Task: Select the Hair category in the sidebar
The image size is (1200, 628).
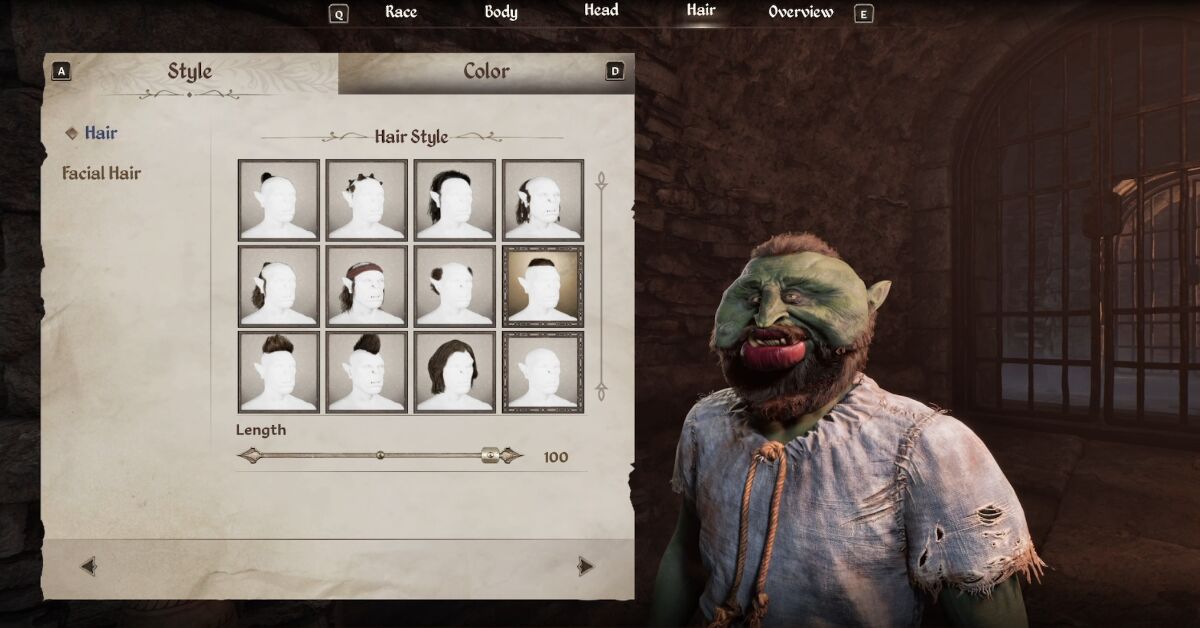Action: click(100, 133)
